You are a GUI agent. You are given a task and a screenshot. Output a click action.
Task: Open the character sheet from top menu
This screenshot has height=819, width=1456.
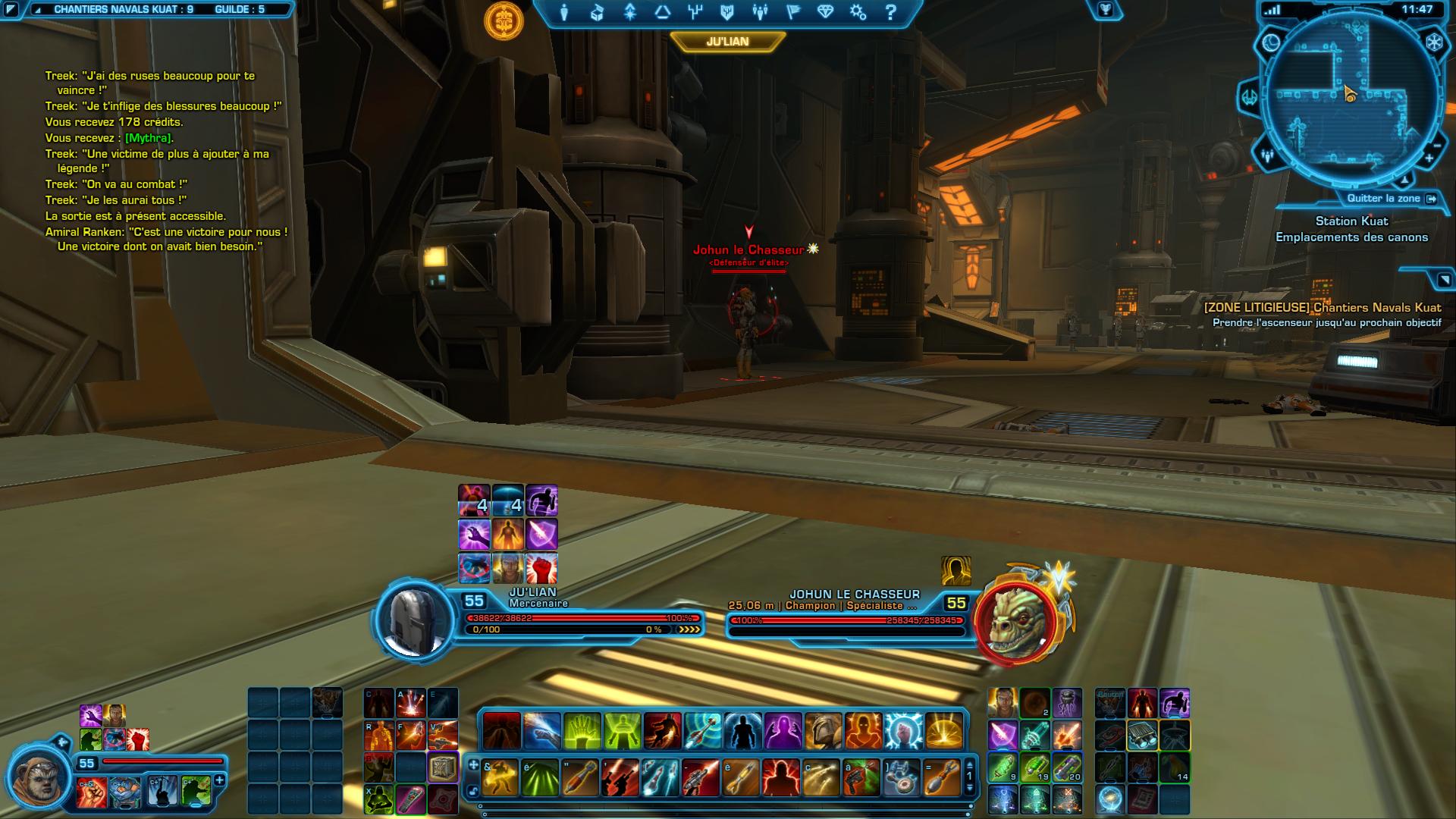click(x=564, y=12)
